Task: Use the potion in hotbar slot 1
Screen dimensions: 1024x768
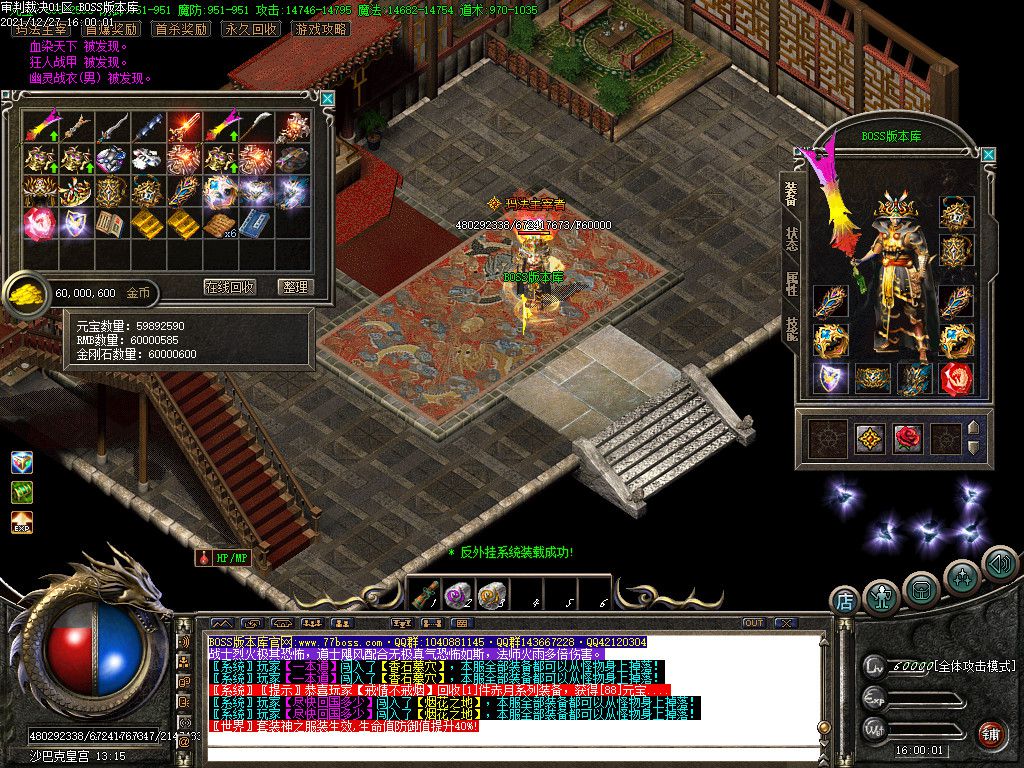Action: [423, 596]
